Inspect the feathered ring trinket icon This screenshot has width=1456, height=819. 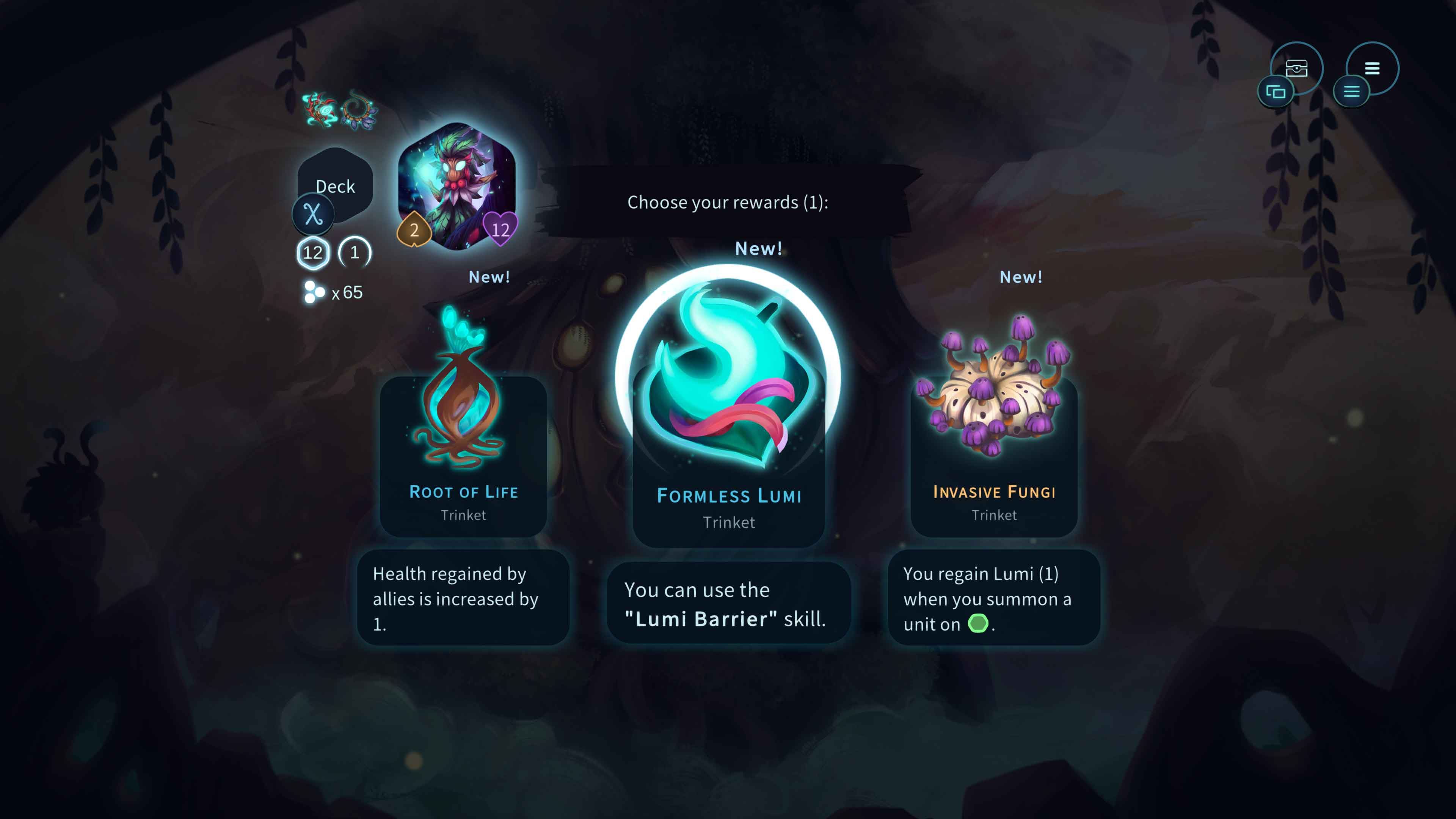tap(358, 110)
